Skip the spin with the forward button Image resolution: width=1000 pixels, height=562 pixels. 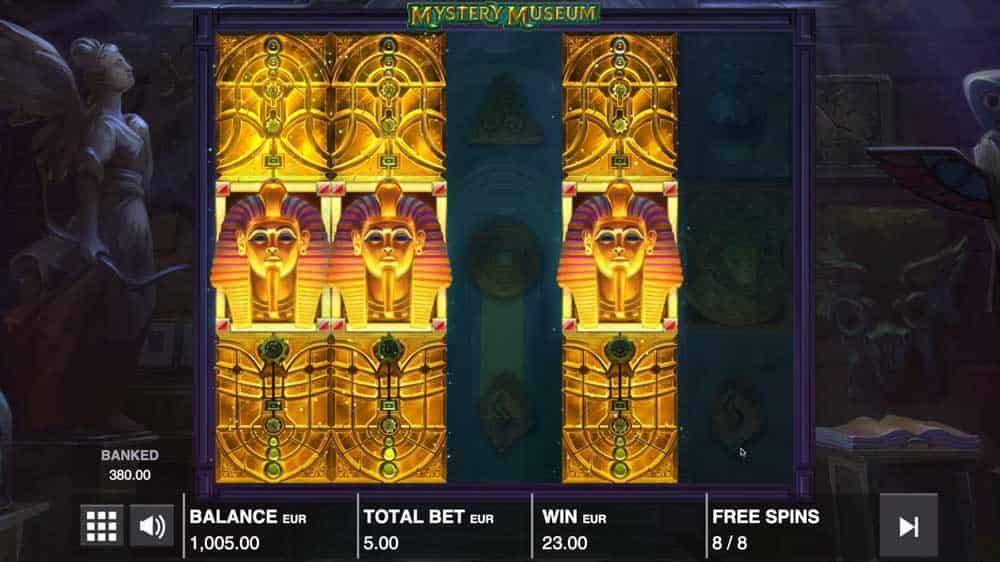[x=908, y=526]
